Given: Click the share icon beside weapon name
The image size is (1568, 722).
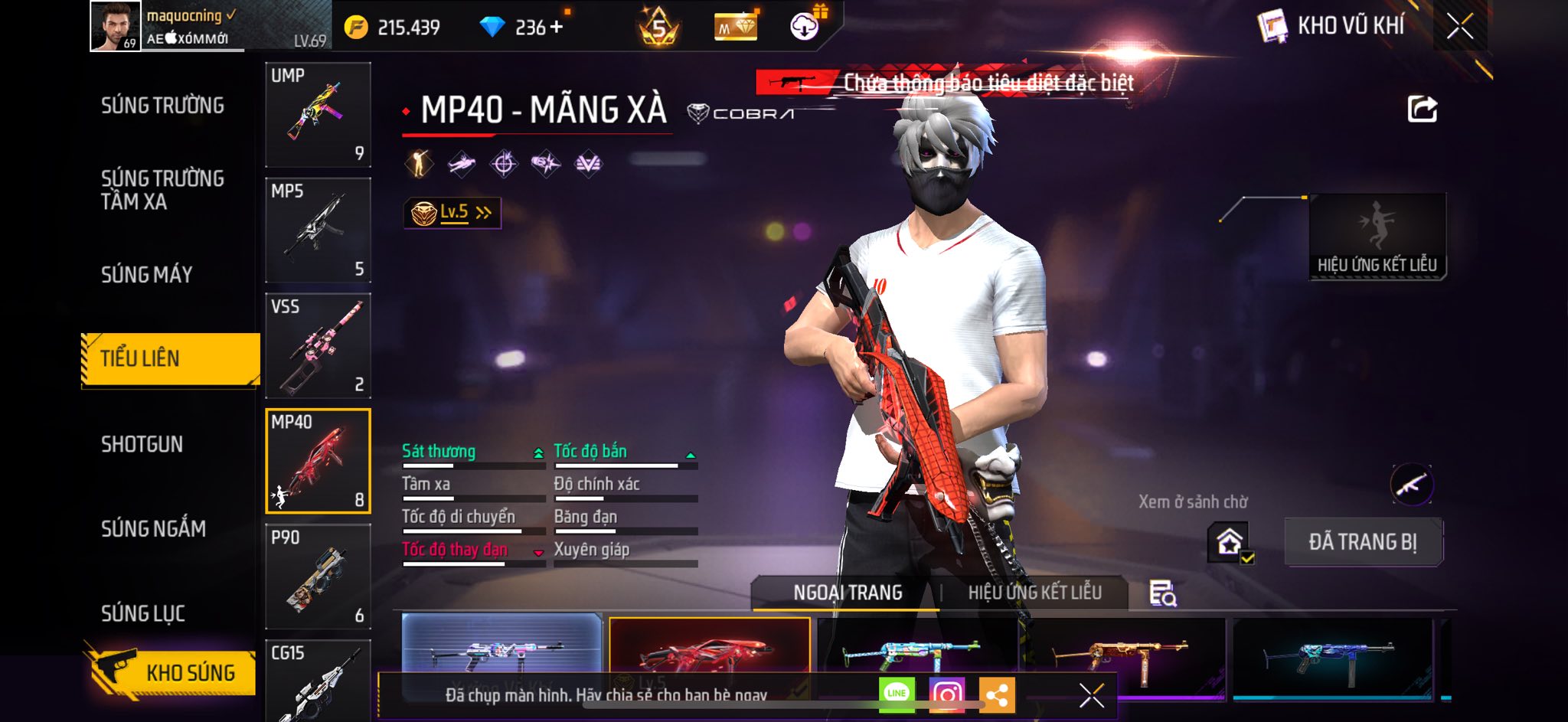Looking at the screenshot, I should point(1422,109).
